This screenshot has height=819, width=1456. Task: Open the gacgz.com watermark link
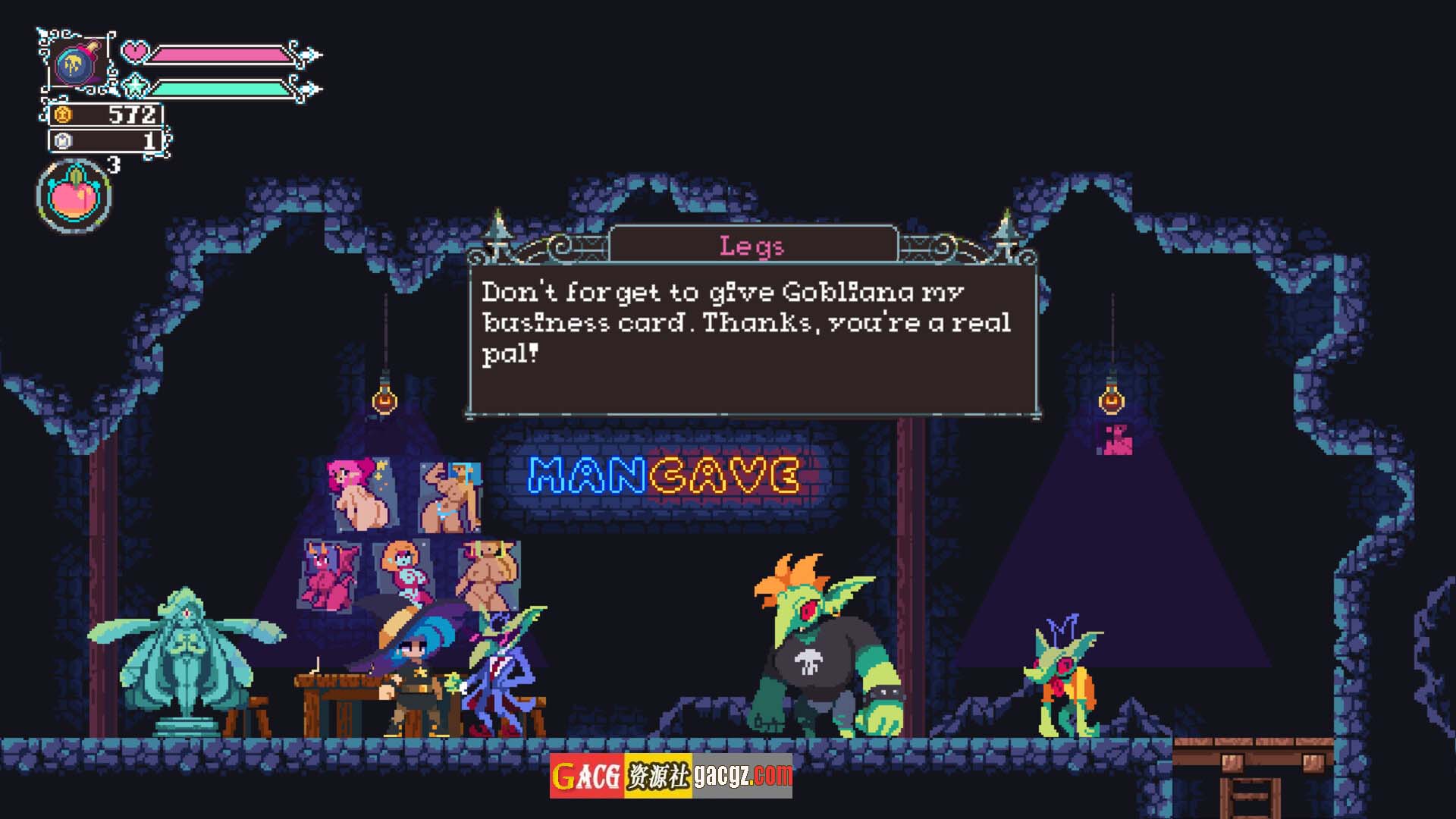[742, 776]
